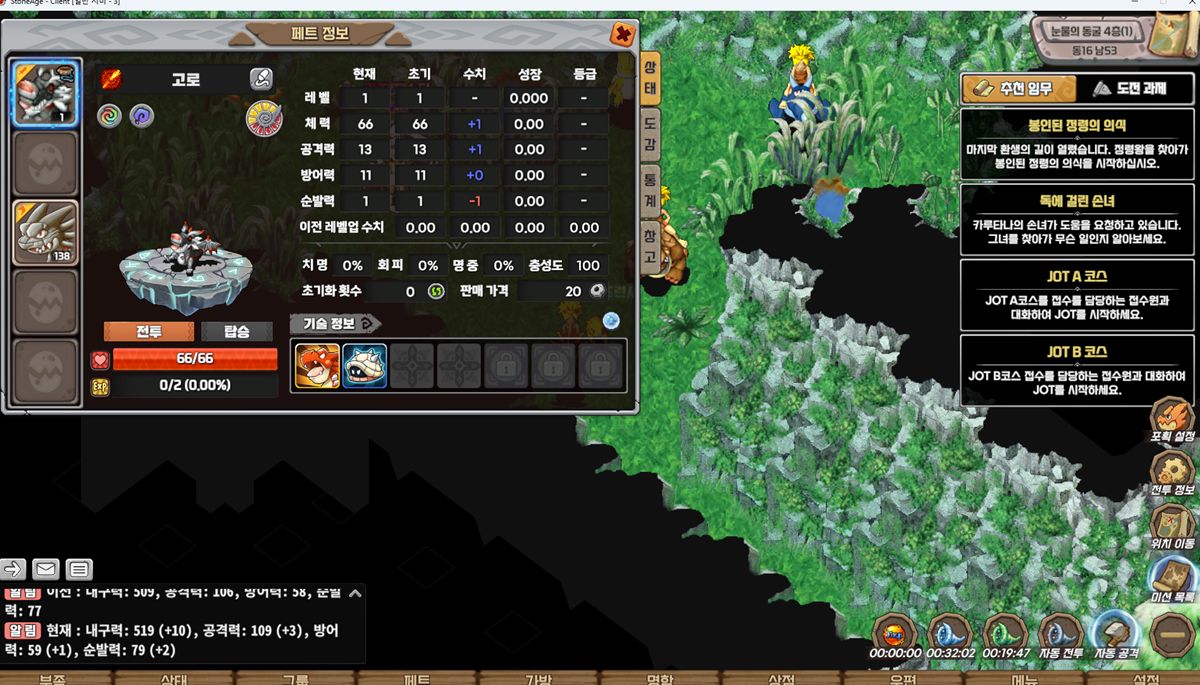The height and width of the screenshot is (685, 1200).
Task: Open the 봉인된 정령의 의식 quest entry
Action: point(1076,142)
